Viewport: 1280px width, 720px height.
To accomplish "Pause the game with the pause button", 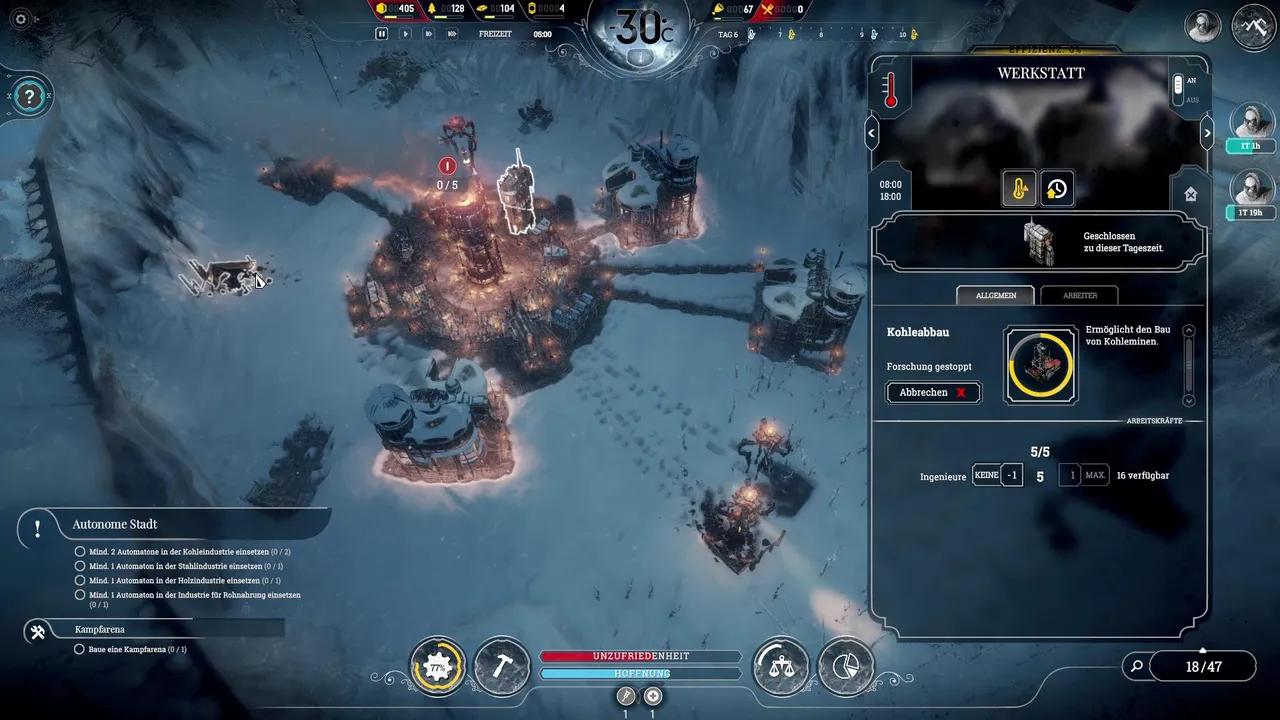I will pos(381,33).
